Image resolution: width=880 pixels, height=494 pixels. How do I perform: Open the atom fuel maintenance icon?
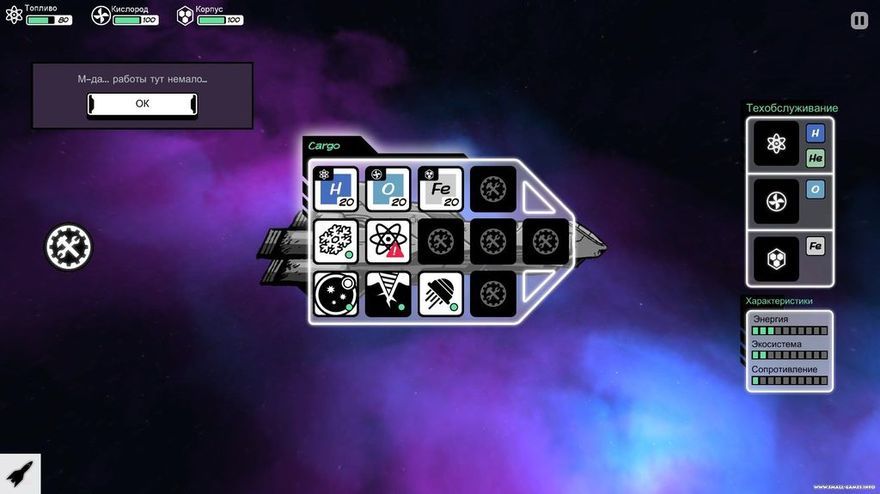click(x=776, y=143)
